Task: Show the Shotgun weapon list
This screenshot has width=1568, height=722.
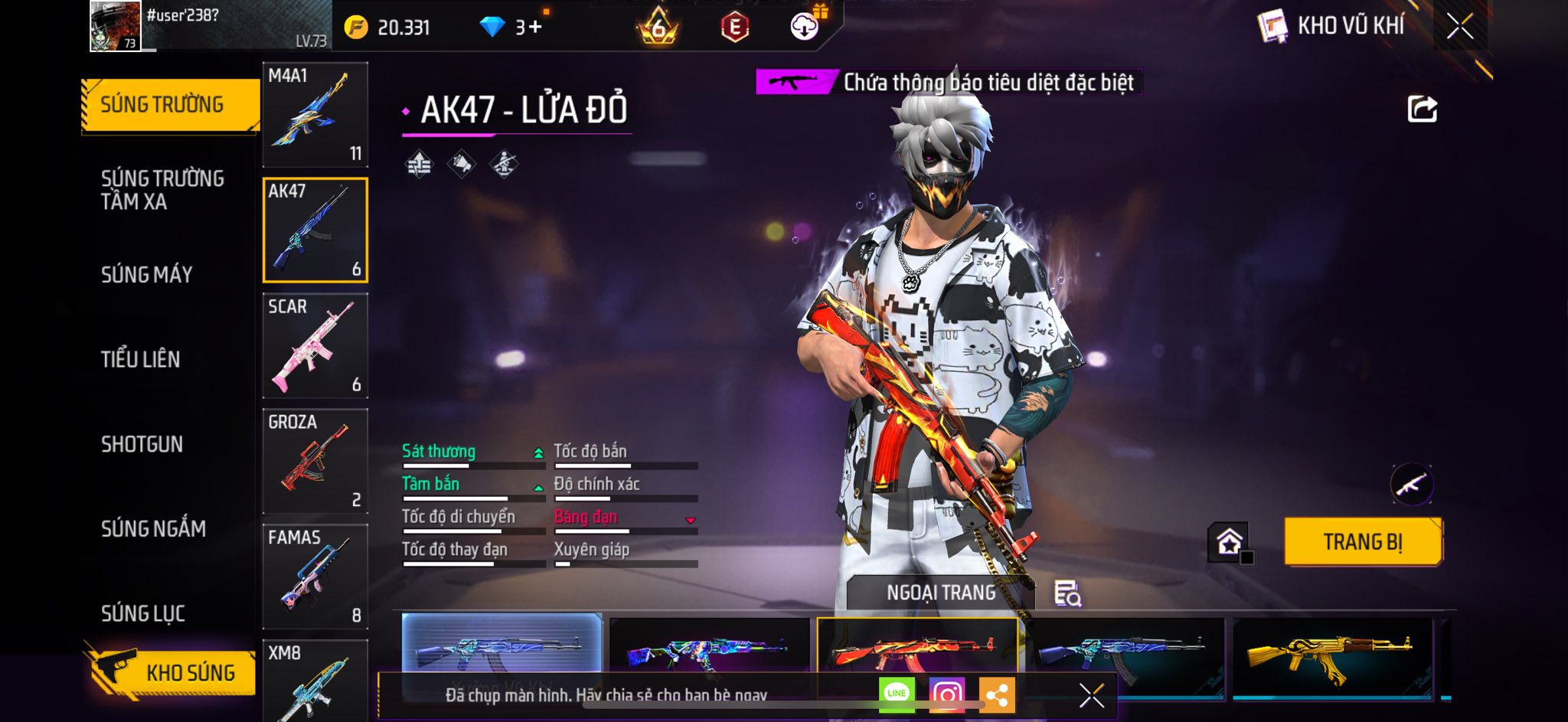Action: point(142,444)
